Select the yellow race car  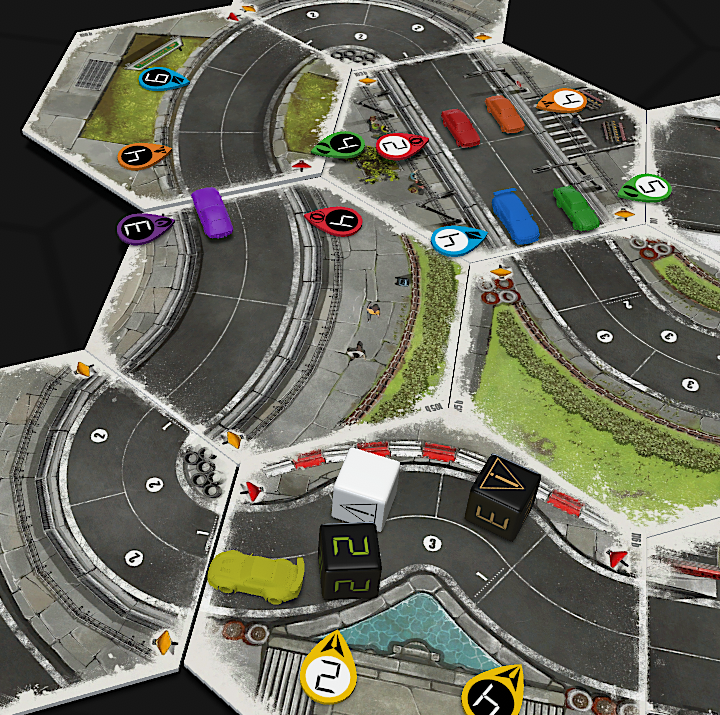coord(256,577)
